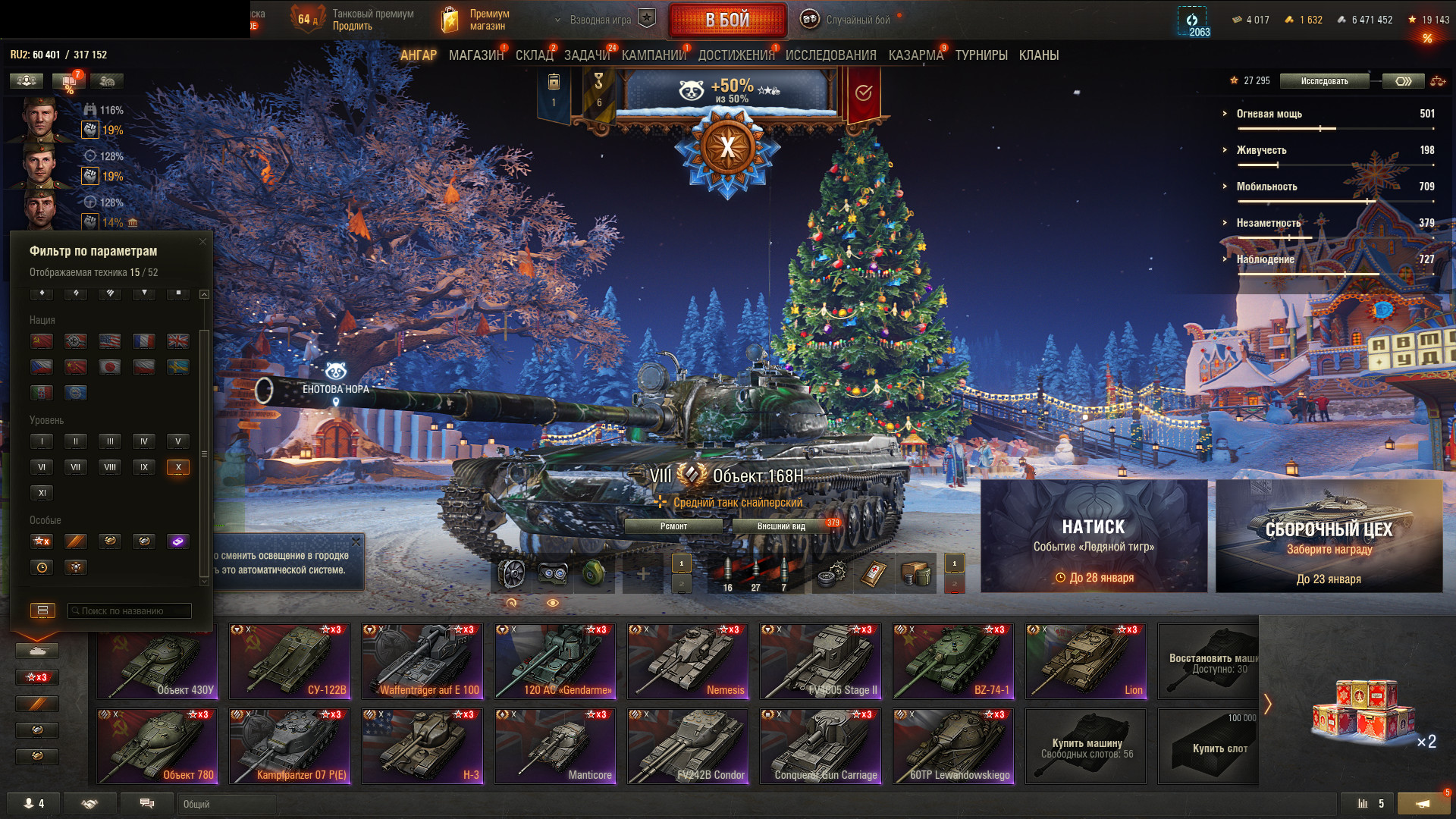Select the Объект 430У tank
The image size is (1456, 819).
[x=157, y=661]
